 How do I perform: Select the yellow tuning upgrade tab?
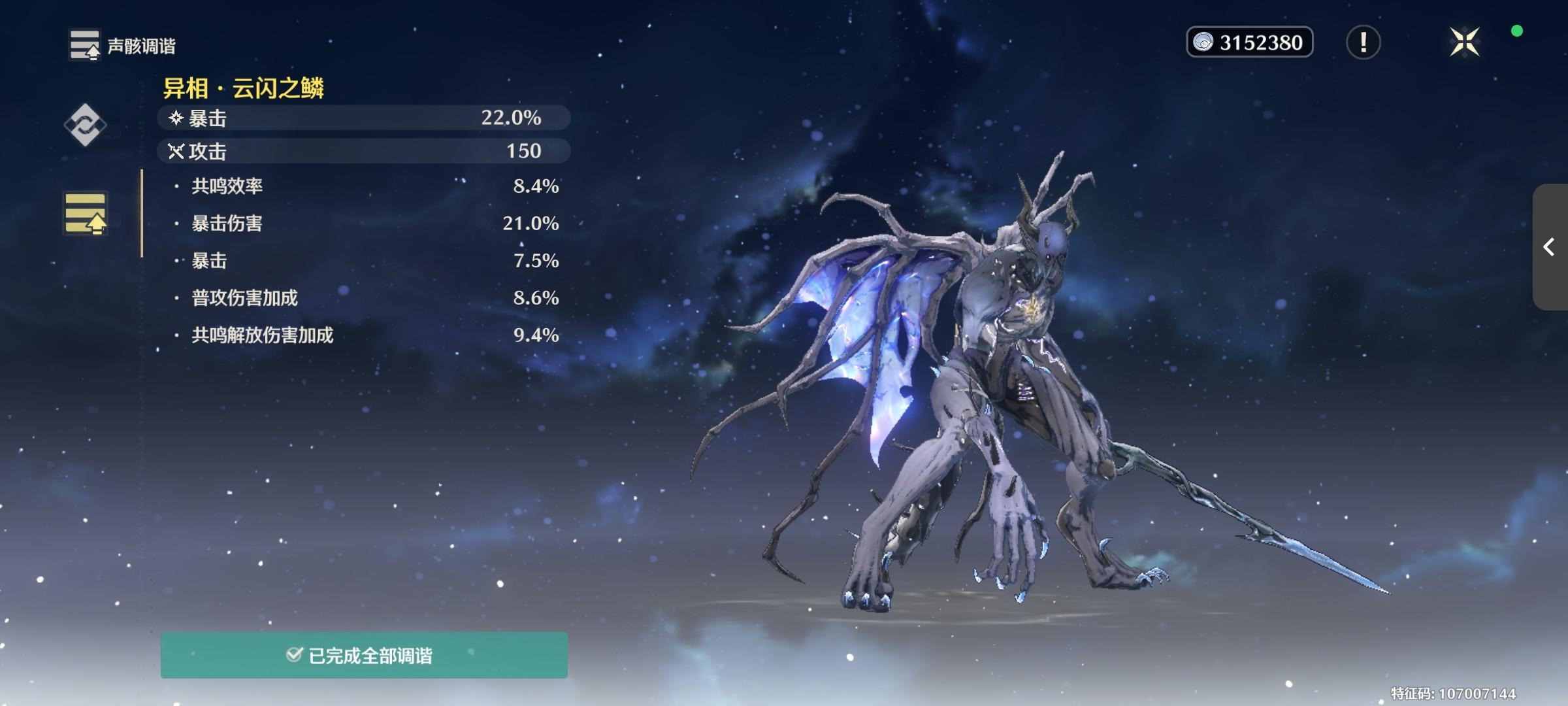coord(85,213)
